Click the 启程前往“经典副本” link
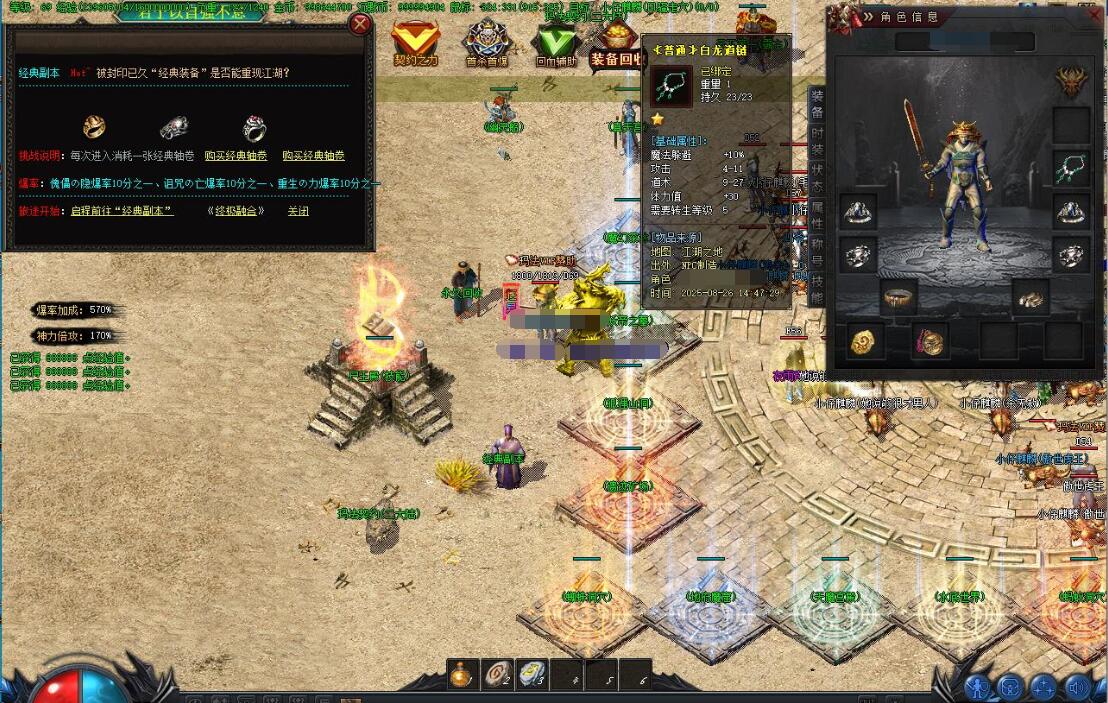Viewport: 1108px width, 703px height. [x=122, y=211]
